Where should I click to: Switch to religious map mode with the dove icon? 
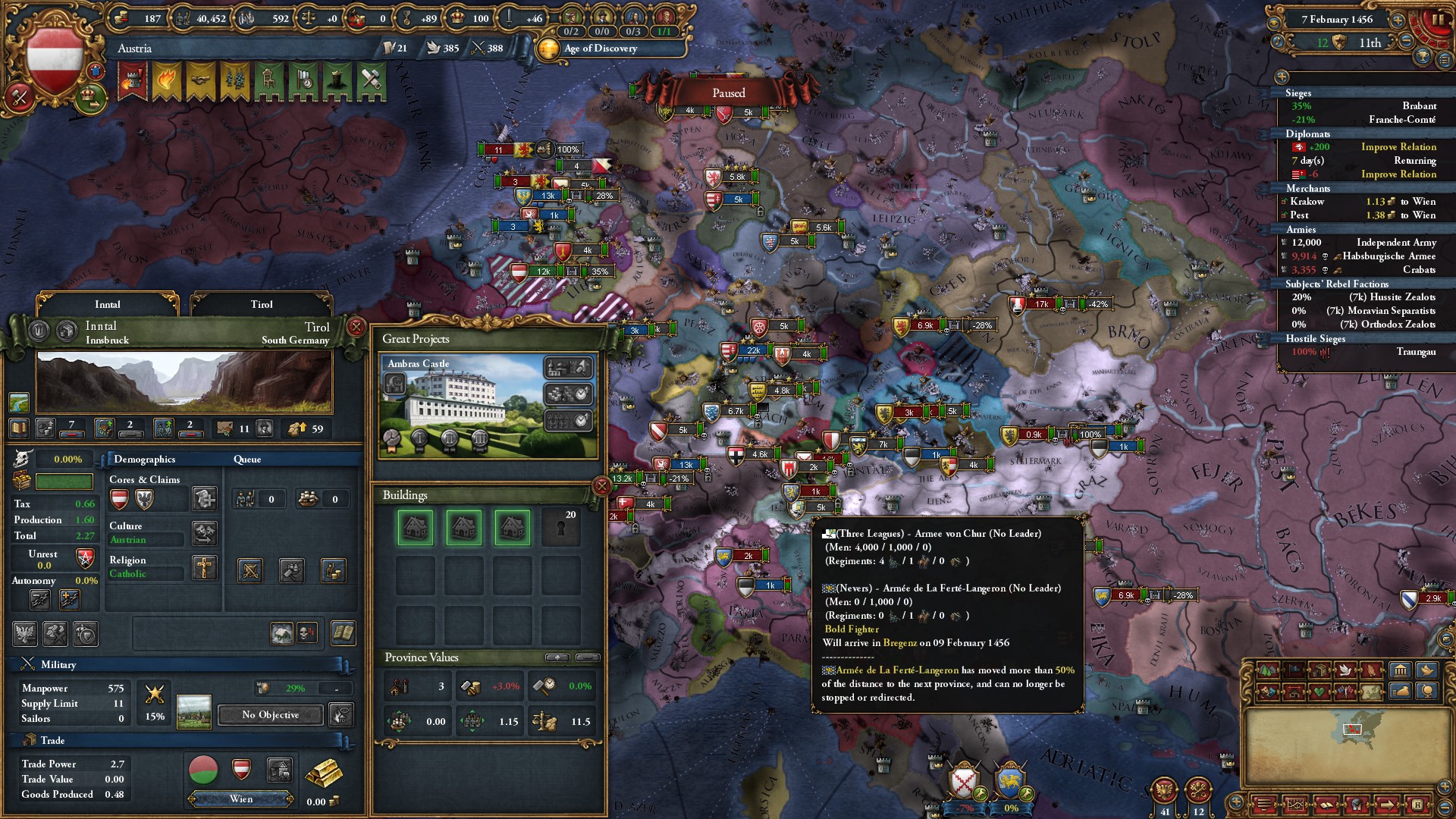(x=1345, y=670)
